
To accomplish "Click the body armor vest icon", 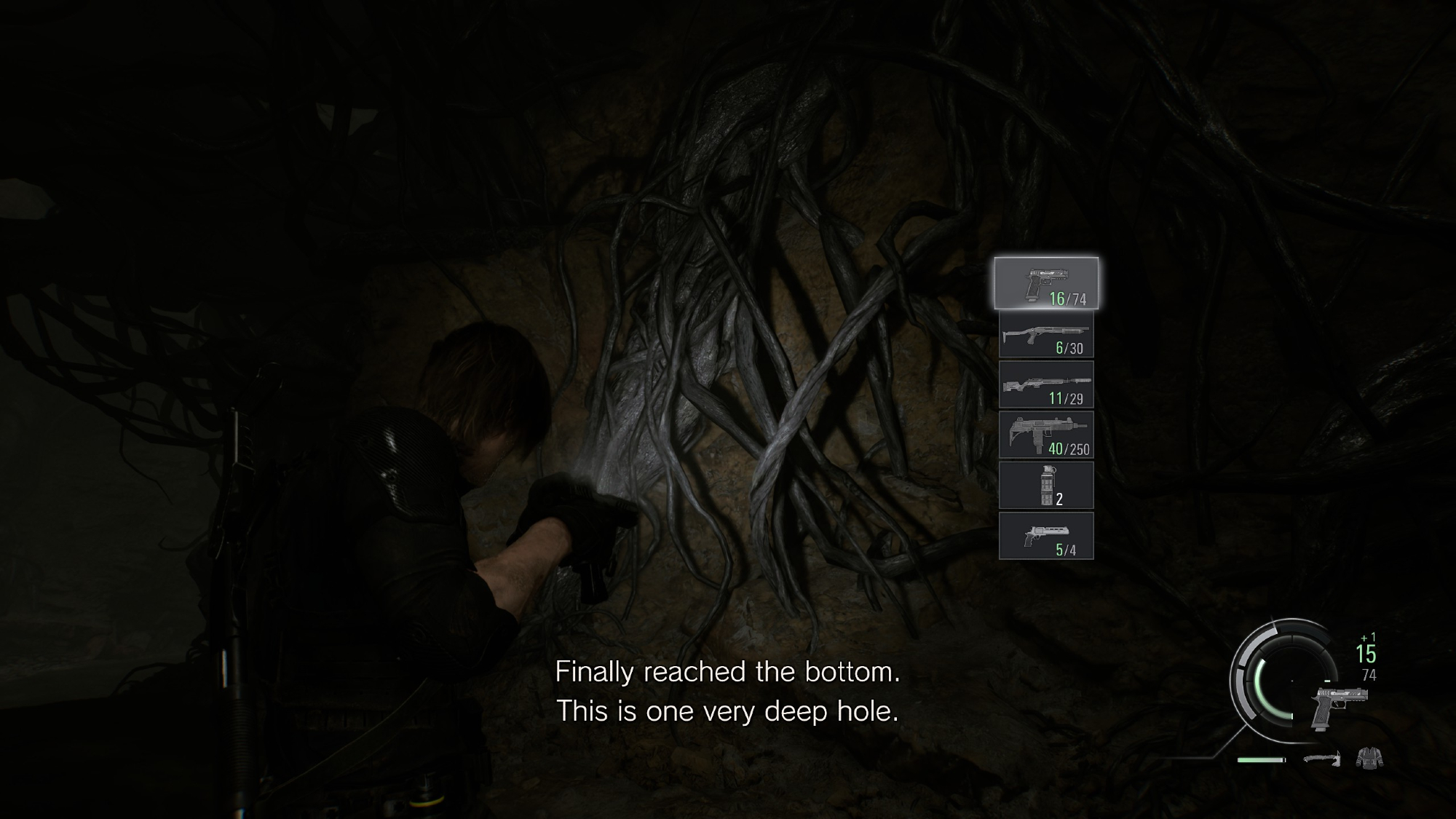I will (1369, 759).
